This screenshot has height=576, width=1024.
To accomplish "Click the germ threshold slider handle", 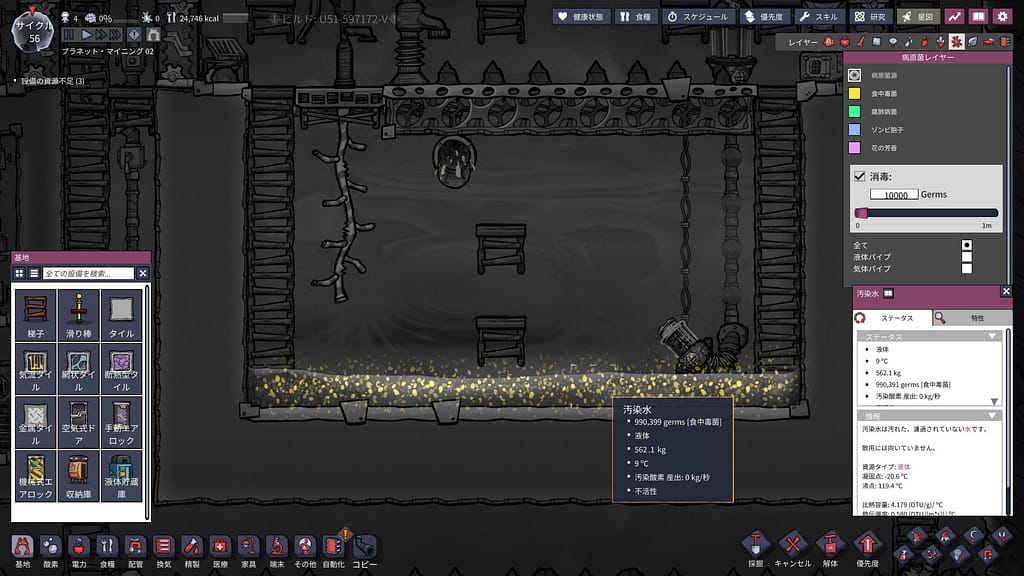I will pos(860,212).
